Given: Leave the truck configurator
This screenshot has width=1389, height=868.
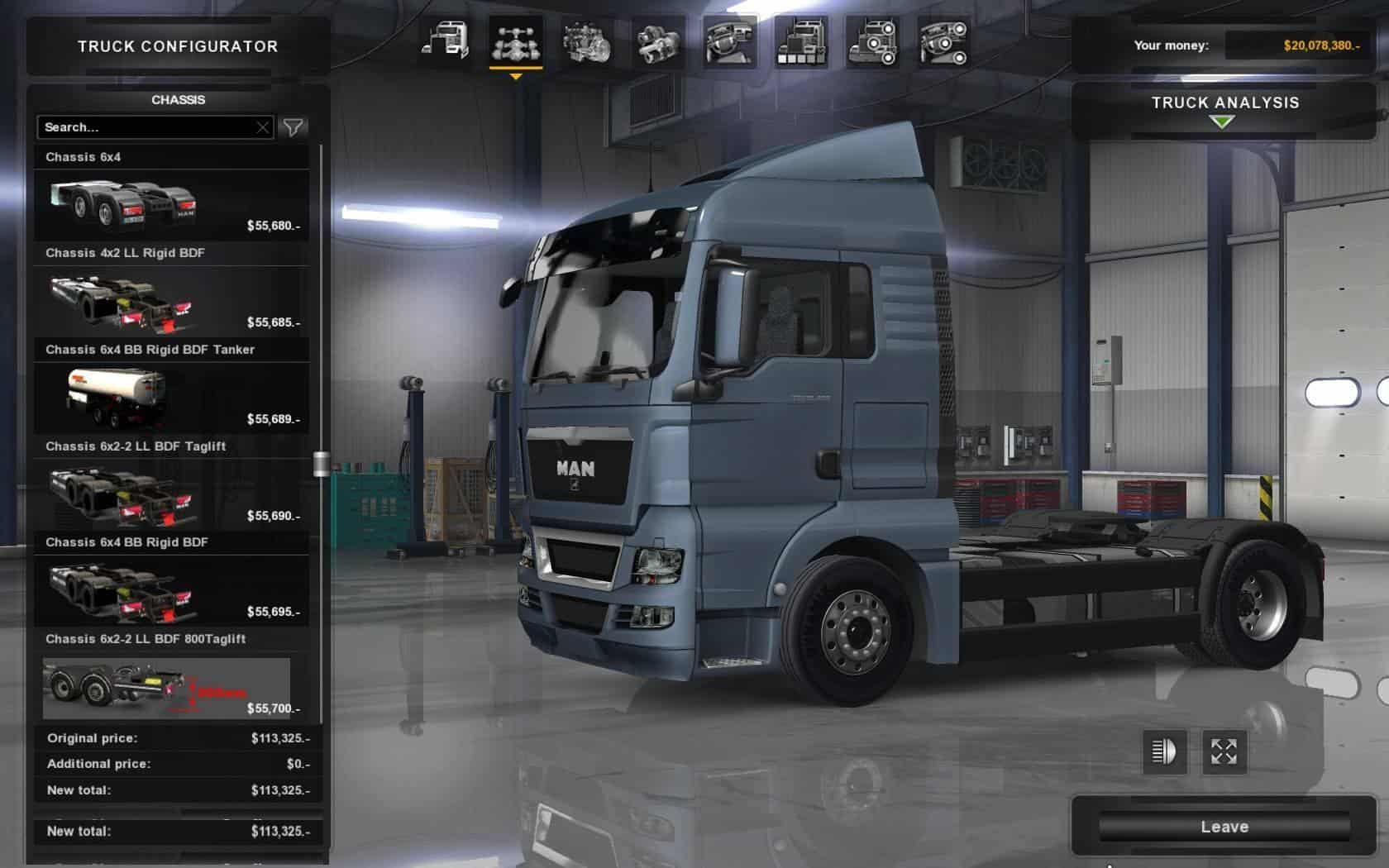Looking at the screenshot, I should pos(1224,827).
